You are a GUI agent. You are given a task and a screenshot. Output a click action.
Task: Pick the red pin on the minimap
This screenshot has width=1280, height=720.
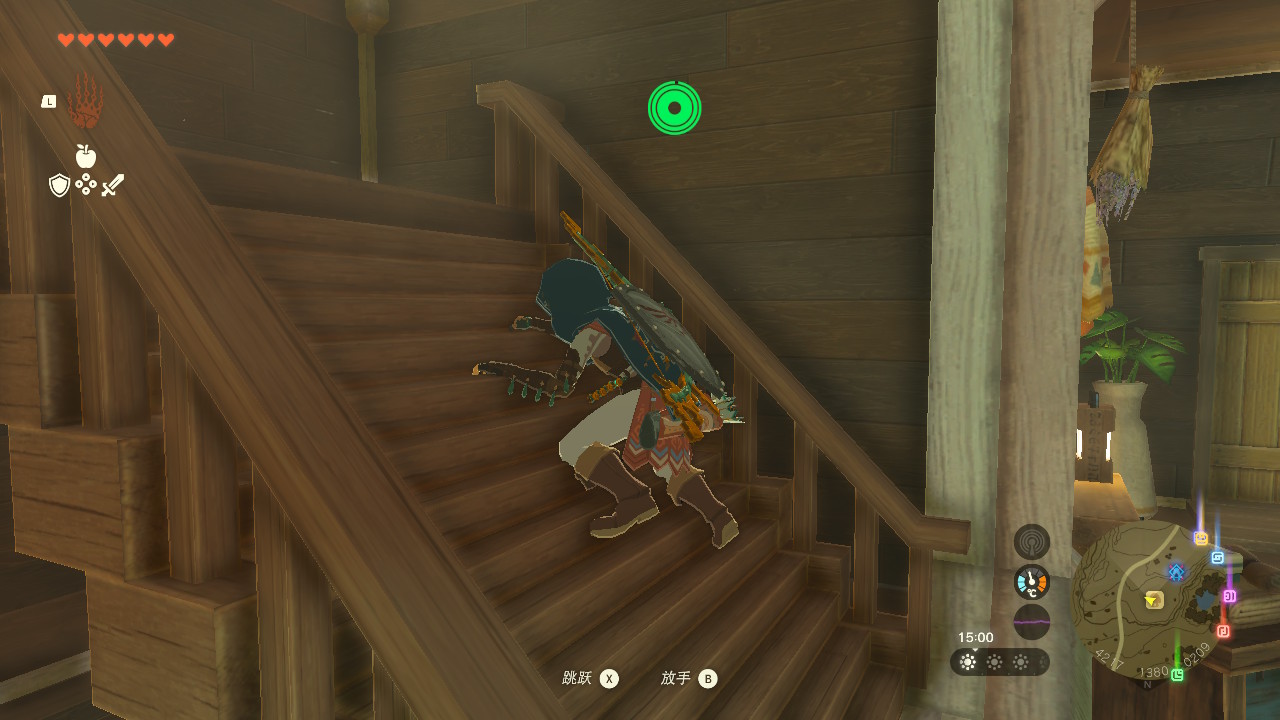(1223, 631)
